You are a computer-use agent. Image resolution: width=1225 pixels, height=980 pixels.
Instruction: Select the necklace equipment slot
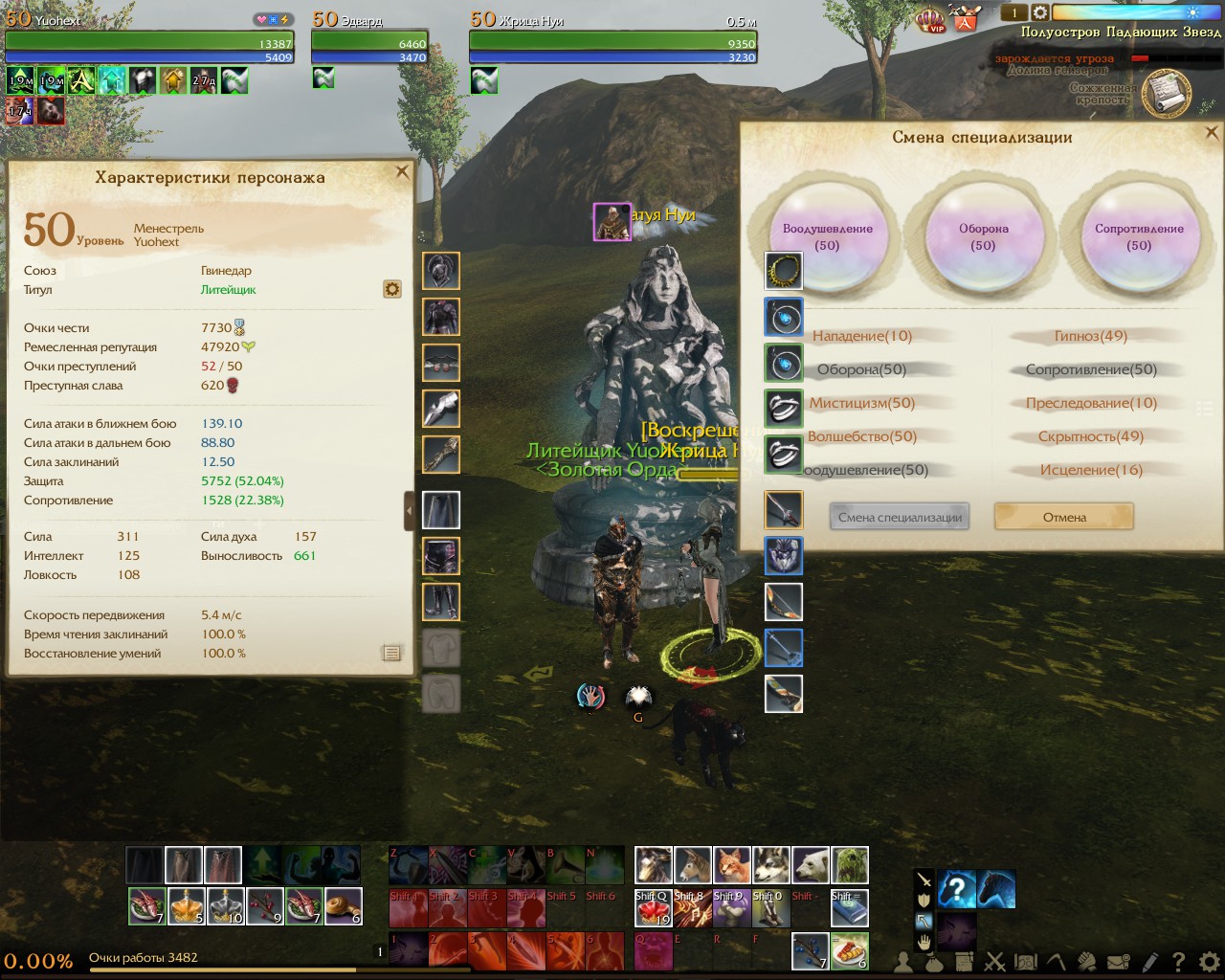click(784, 272)
